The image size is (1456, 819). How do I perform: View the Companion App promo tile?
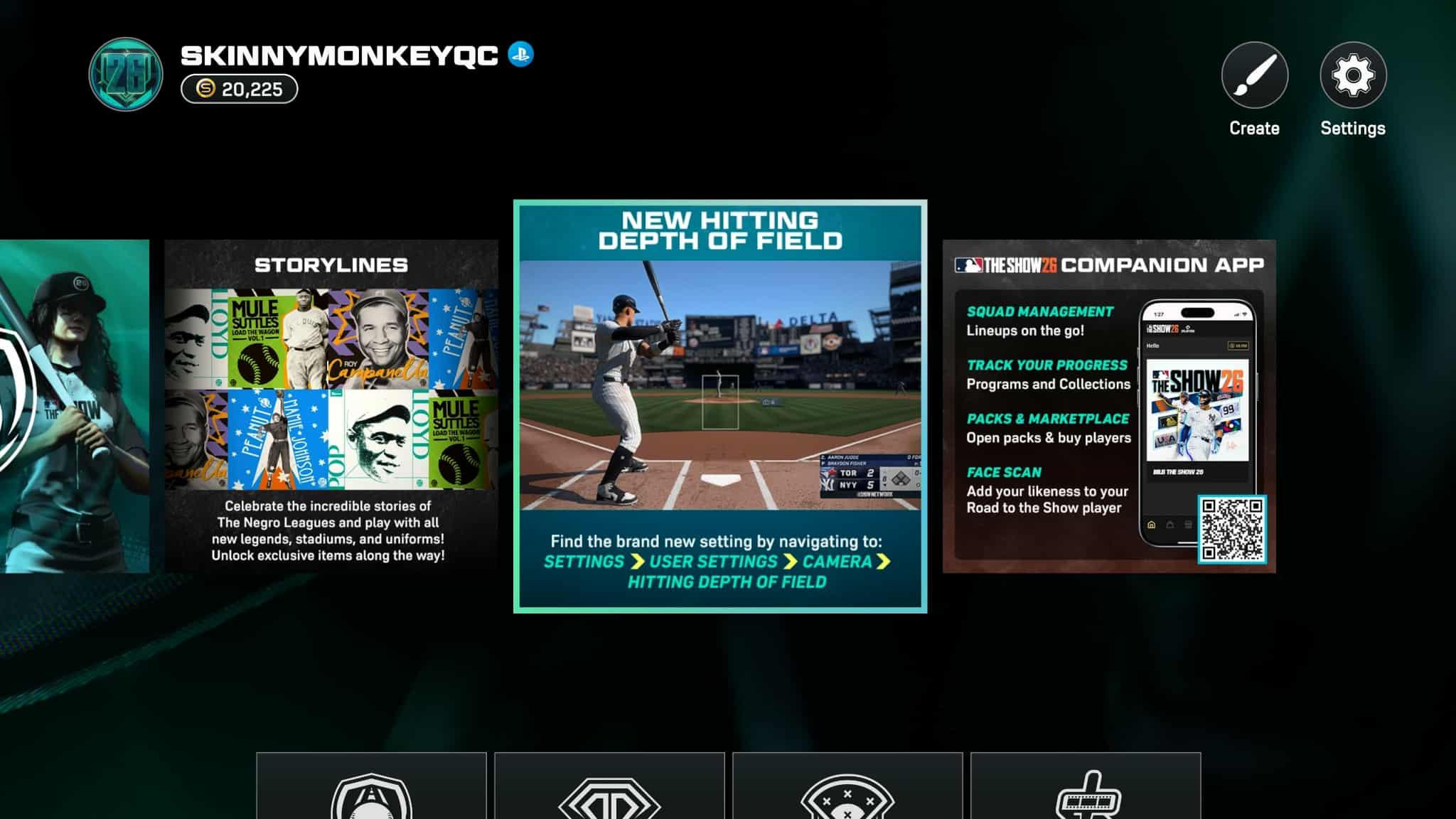pyautogui.click(x=1108, y=406)
